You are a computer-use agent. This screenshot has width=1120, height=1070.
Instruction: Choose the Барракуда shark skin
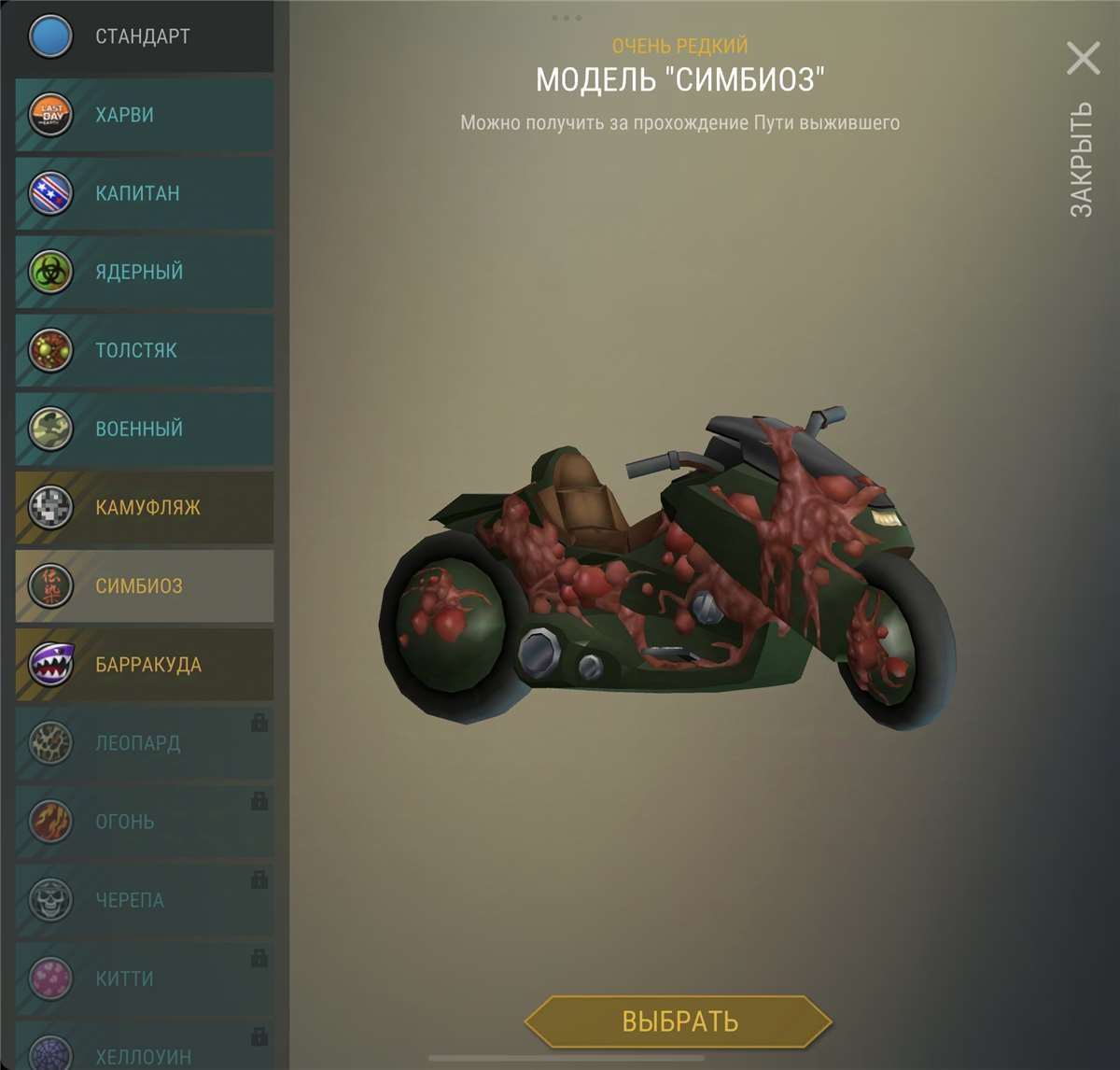(145, 664)
